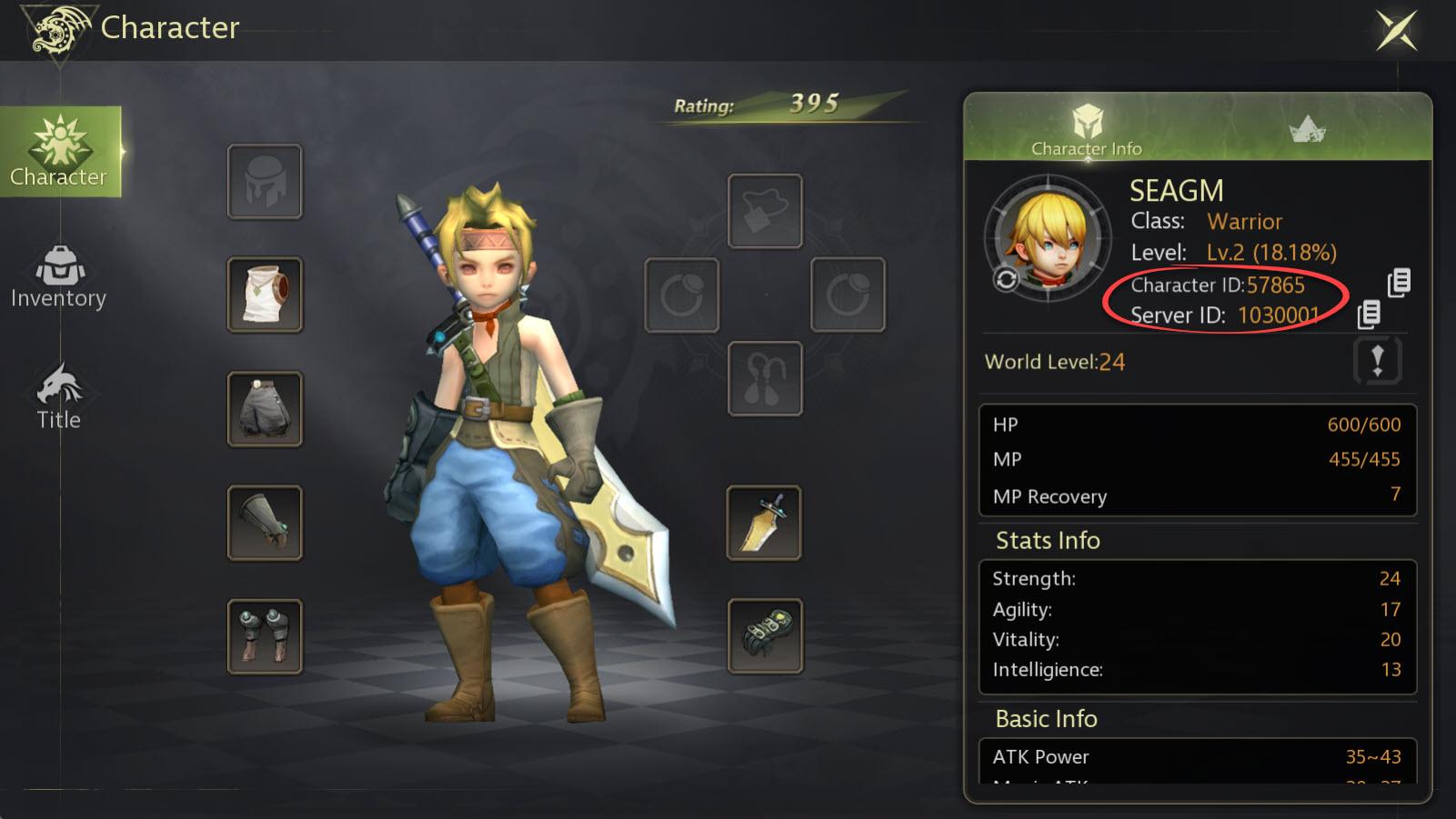Copy the Server ID
Image resolution: width=1456 pixels, height=819 pixels.
[x=1369, y=315]
